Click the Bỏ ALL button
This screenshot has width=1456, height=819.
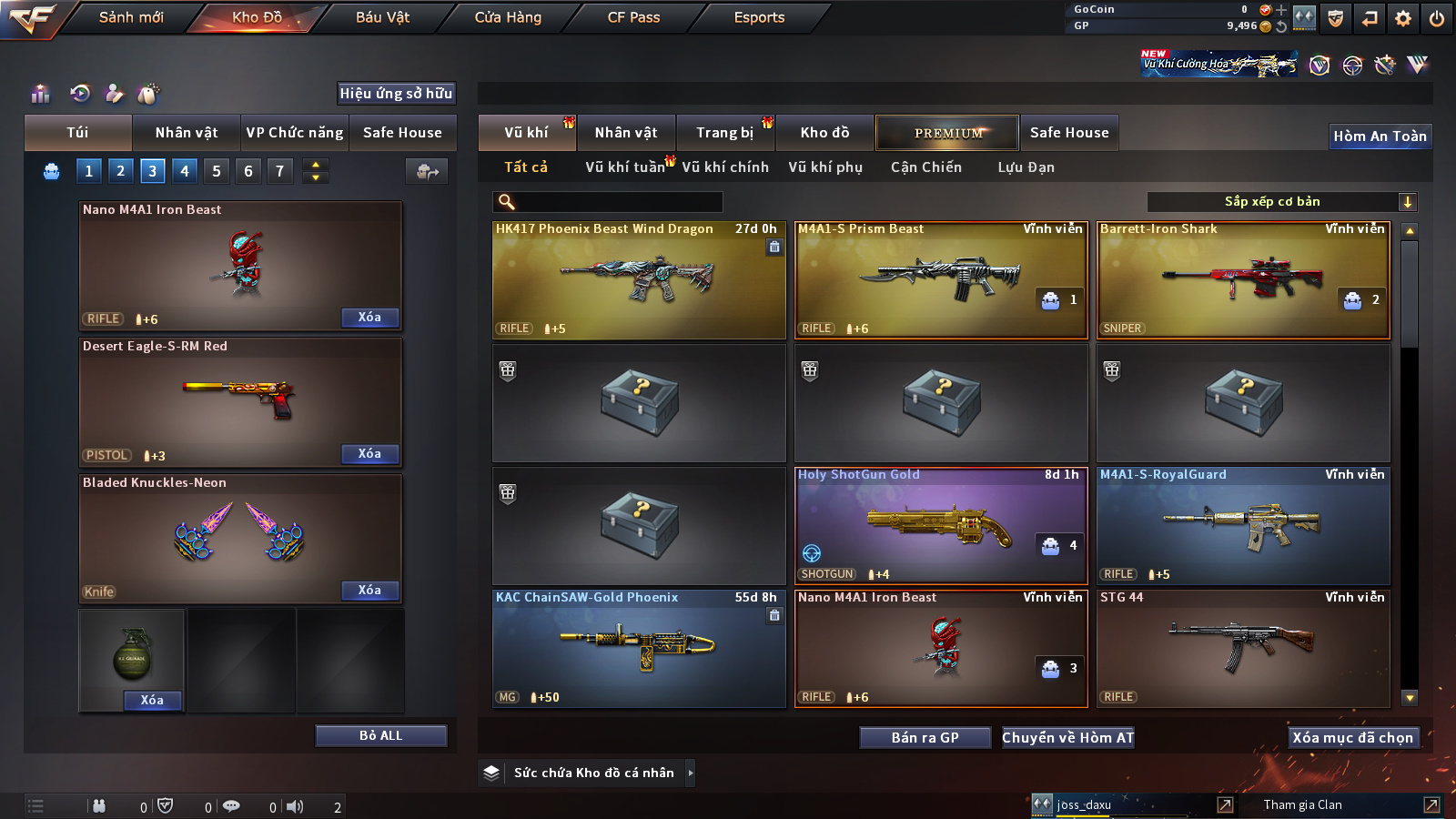pyautogui.click(x=380, y=735)
